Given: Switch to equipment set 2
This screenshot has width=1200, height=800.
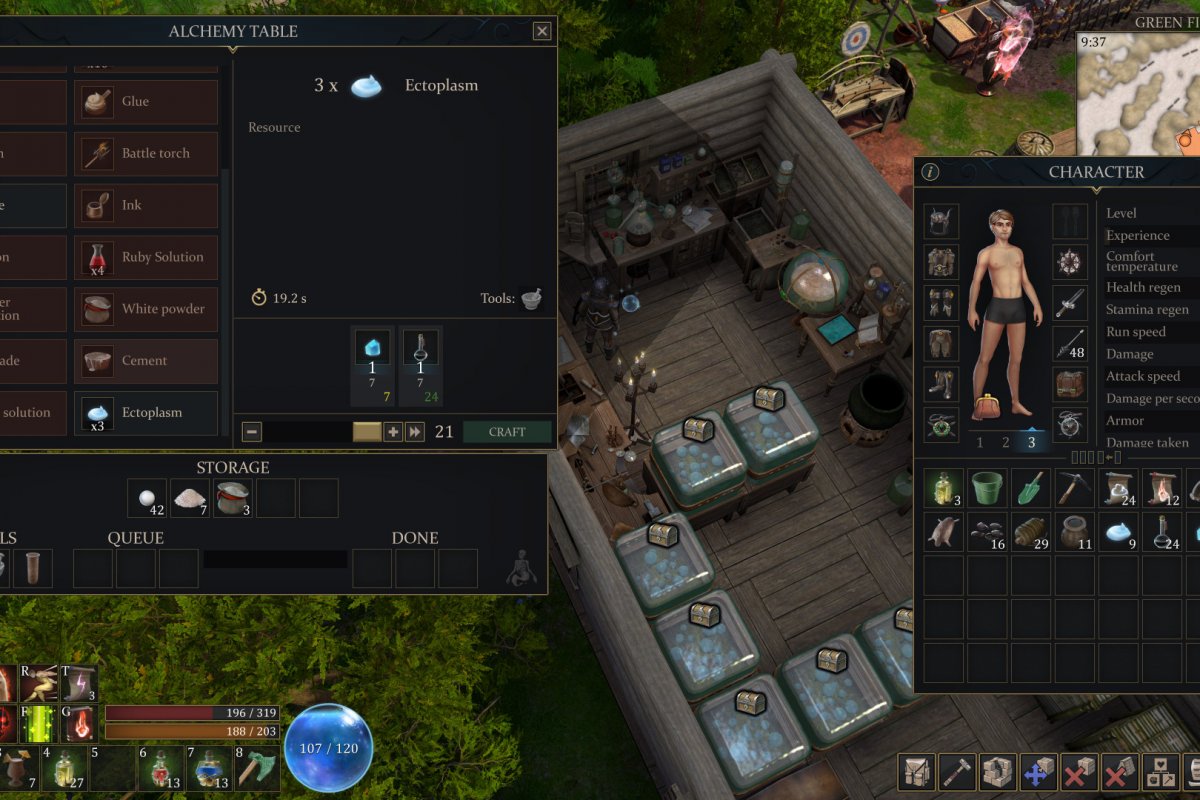Looking at the screenshot, I should tap(1006, 442).
